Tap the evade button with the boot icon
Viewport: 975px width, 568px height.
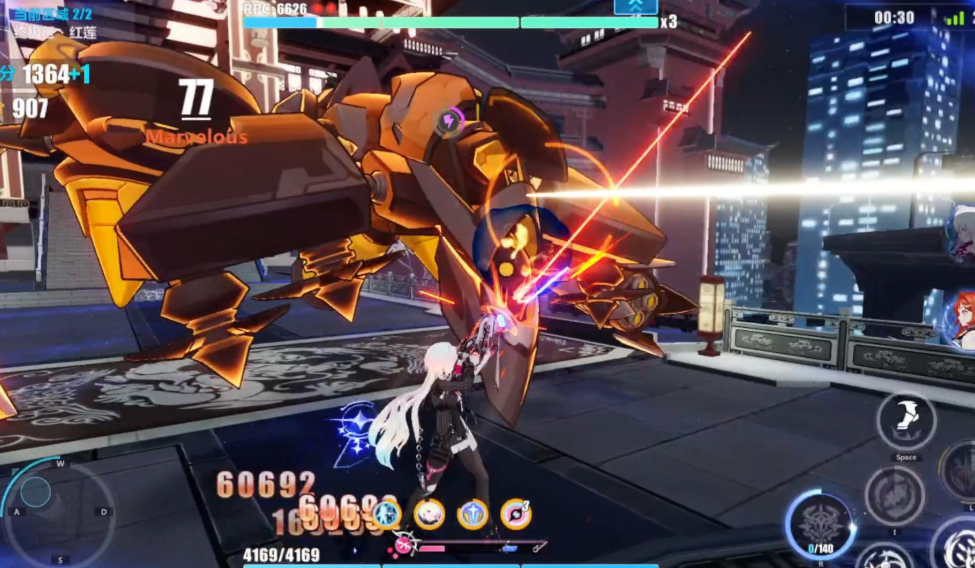click(x=906, y=421)
